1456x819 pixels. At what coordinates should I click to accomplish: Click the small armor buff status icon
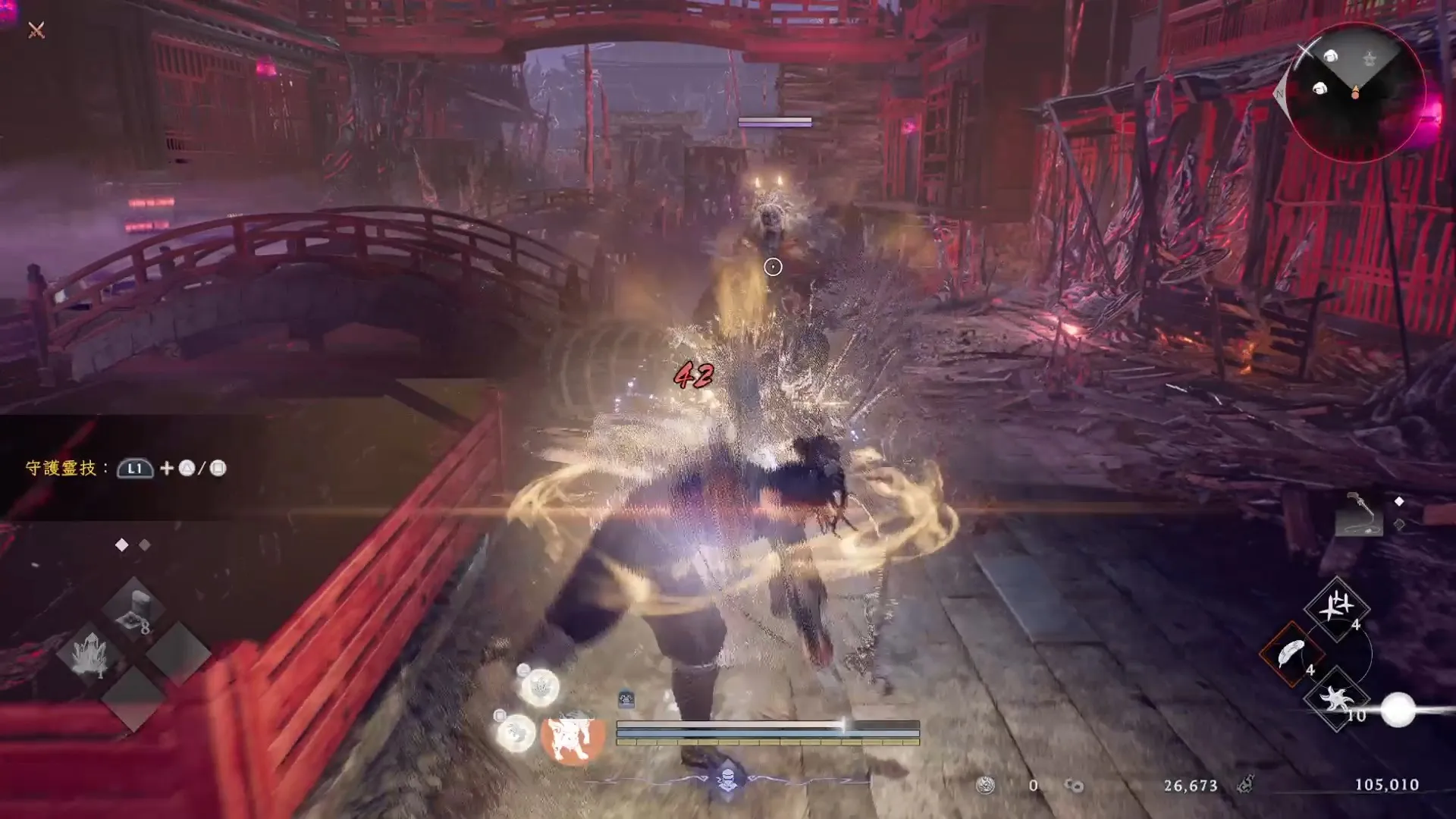click(626, 698)
